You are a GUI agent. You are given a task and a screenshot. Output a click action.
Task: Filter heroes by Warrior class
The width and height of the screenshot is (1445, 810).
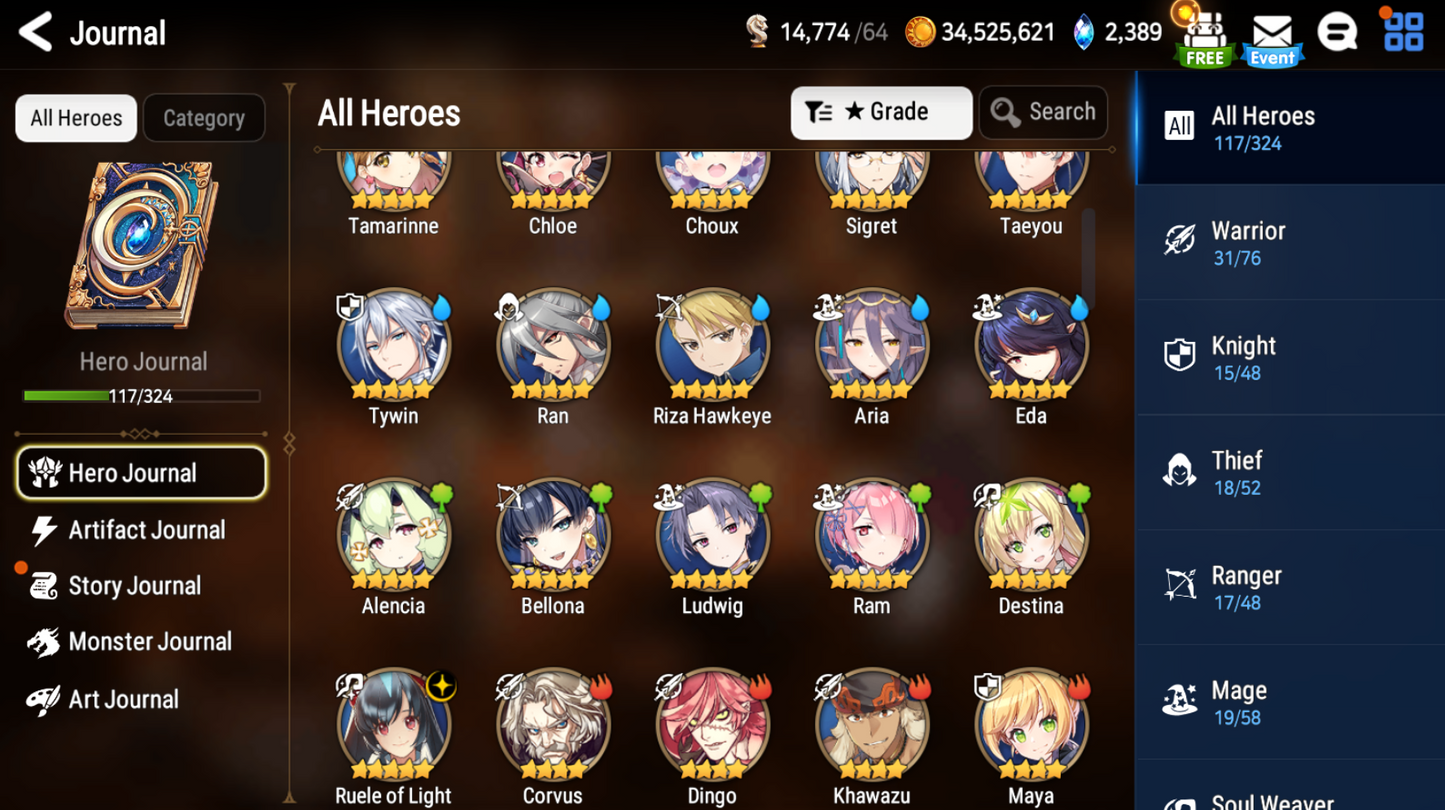[x=1288, y=243]
